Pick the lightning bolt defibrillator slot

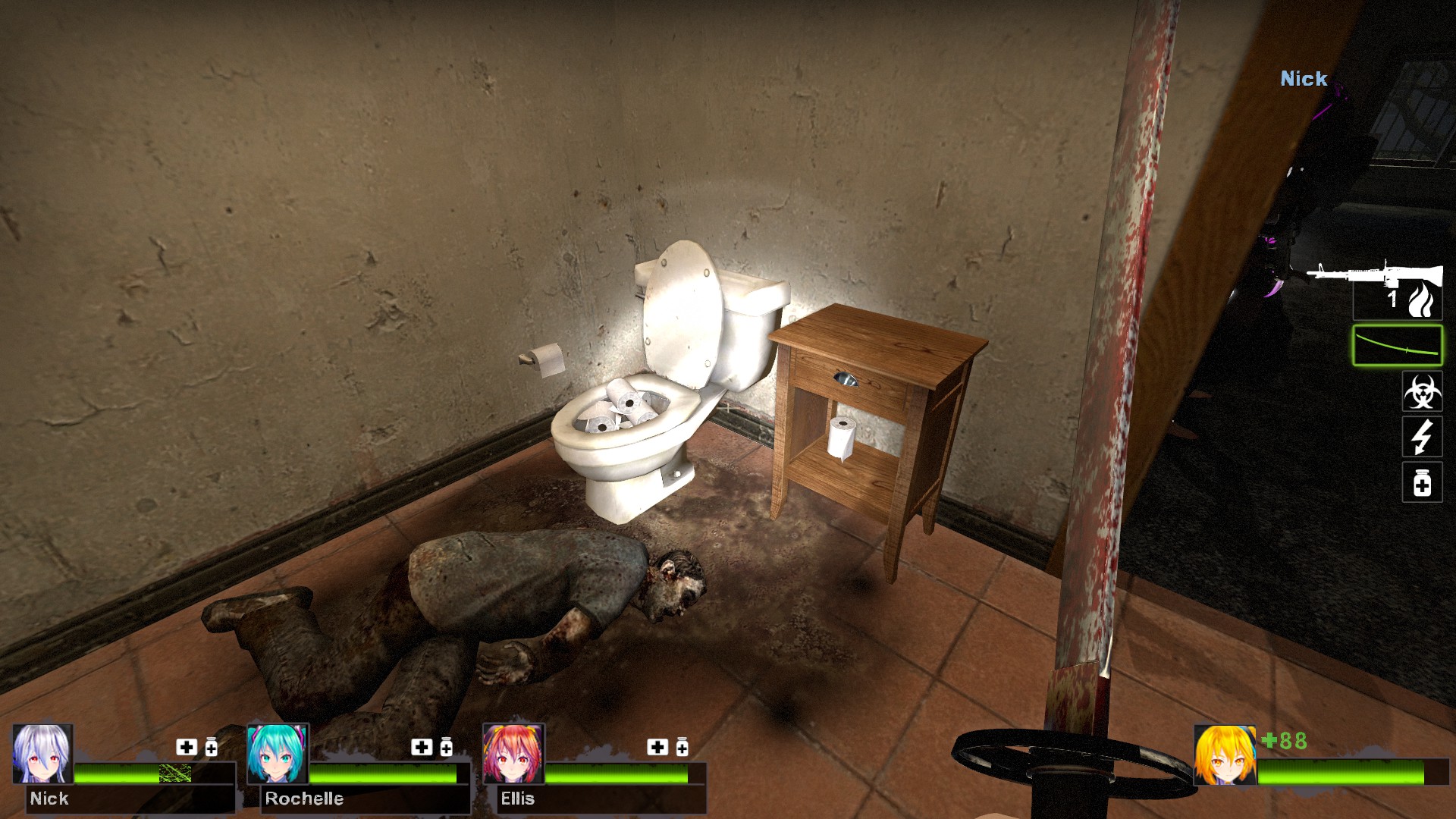1422,438
